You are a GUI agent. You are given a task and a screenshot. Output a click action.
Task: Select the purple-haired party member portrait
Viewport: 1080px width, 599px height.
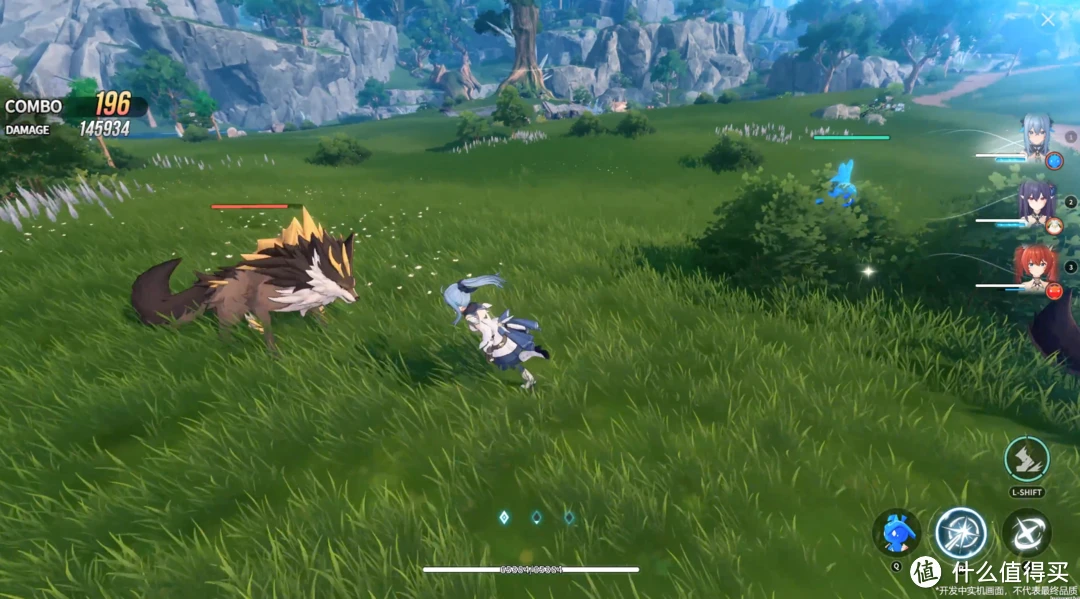click(1035, 201)
